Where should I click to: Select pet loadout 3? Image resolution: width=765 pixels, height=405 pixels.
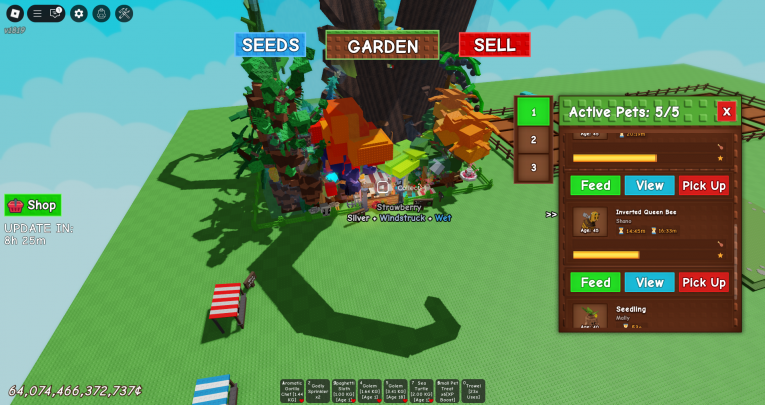533,168
